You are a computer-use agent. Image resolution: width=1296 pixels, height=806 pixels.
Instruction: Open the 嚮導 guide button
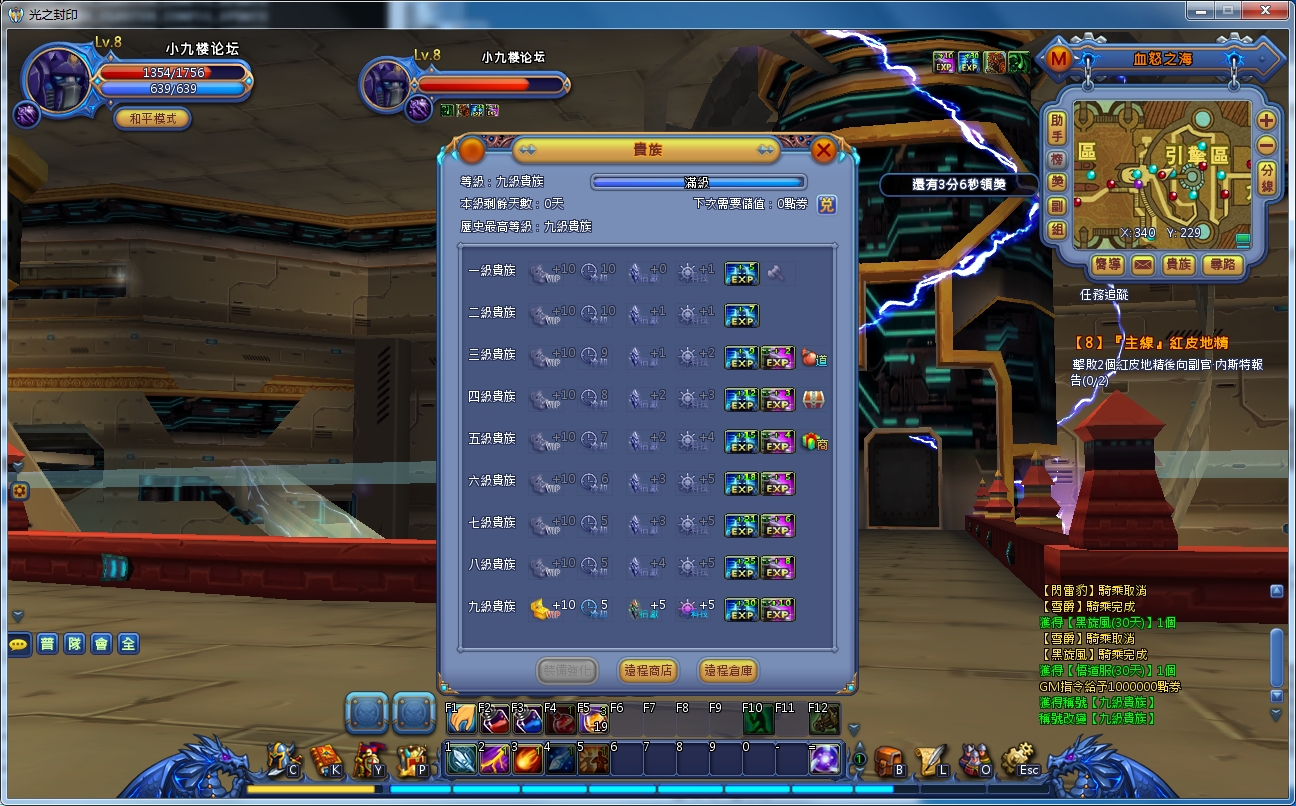tap(1108, 265)
